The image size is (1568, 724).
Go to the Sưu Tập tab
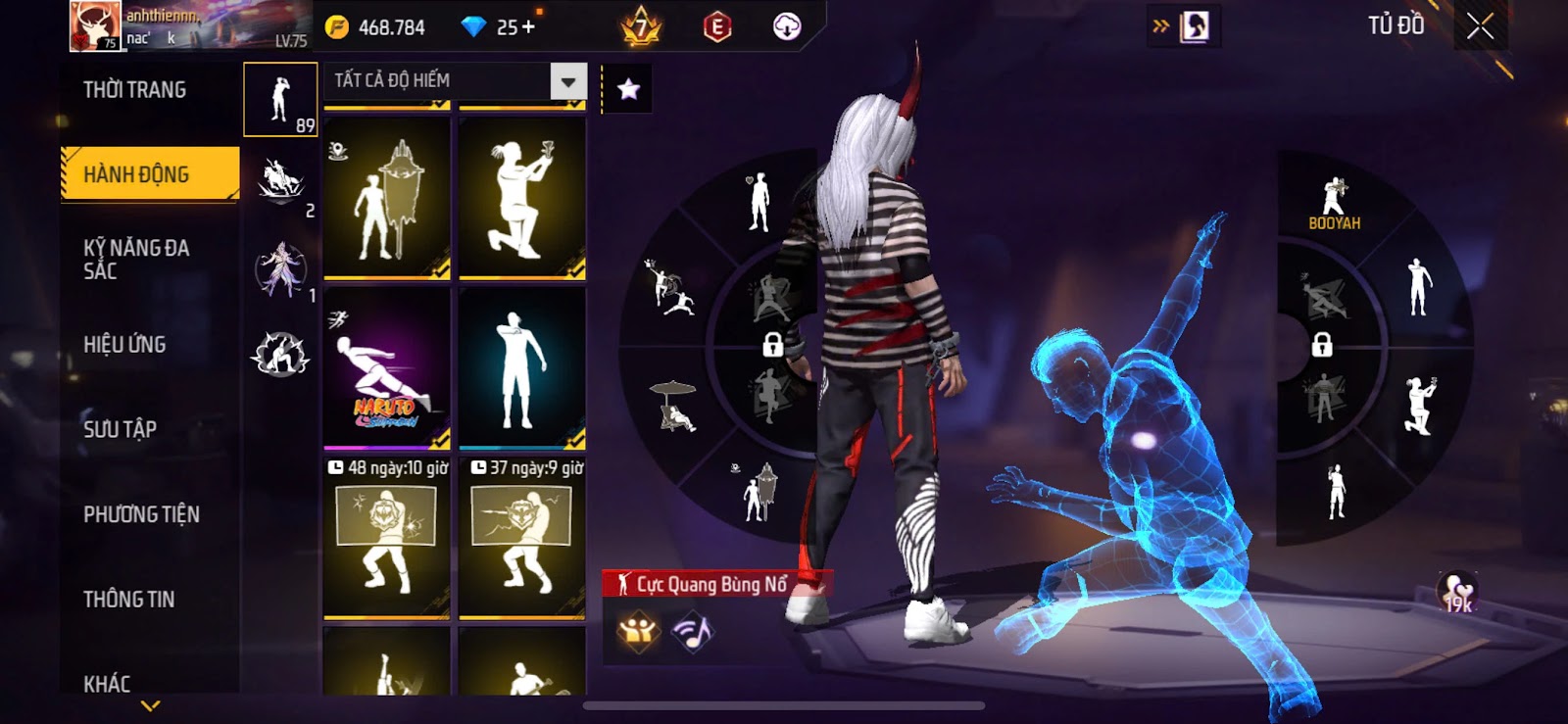pyautogui.click(x=121, y=428)
